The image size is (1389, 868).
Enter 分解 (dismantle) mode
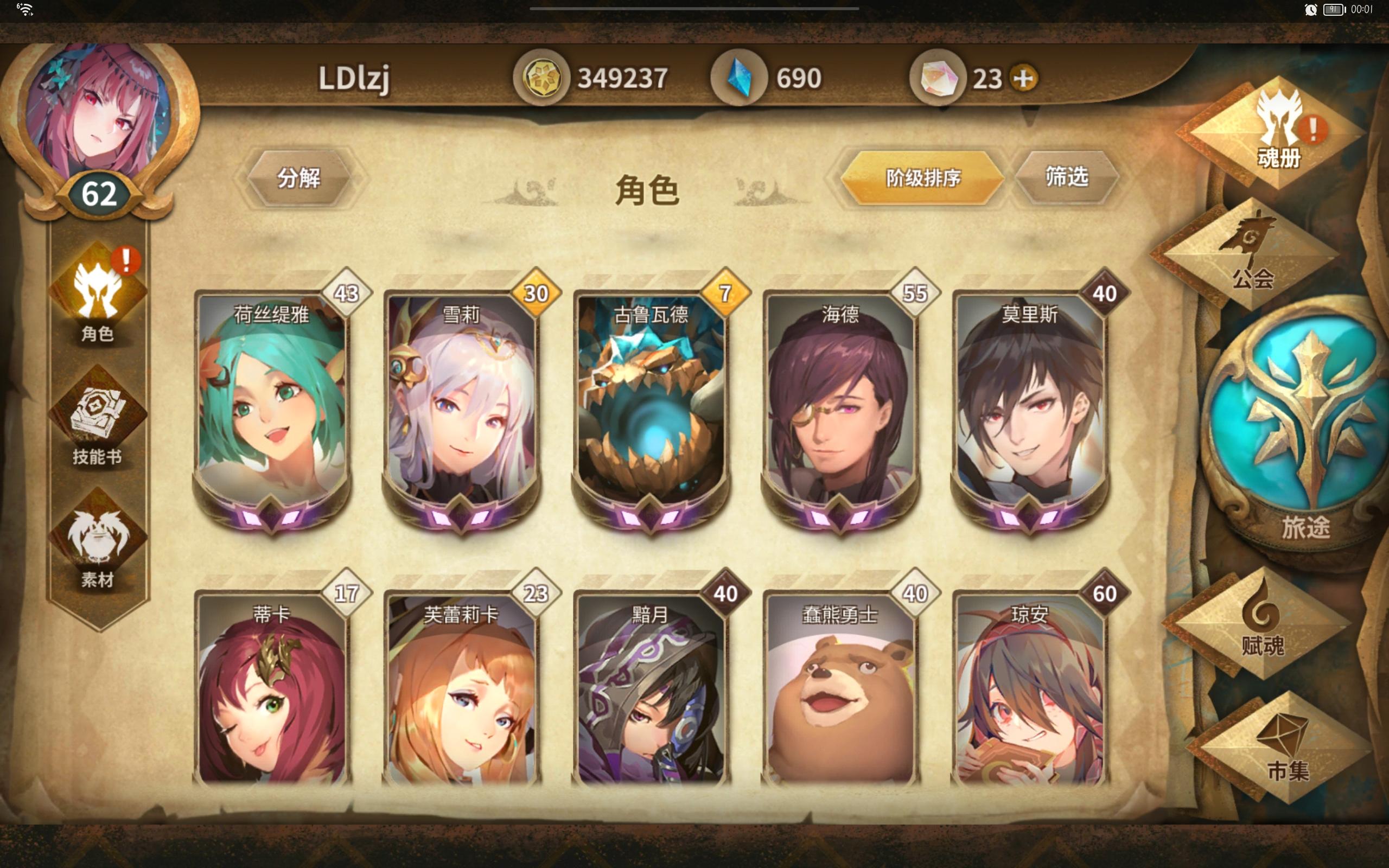(300, 178)
